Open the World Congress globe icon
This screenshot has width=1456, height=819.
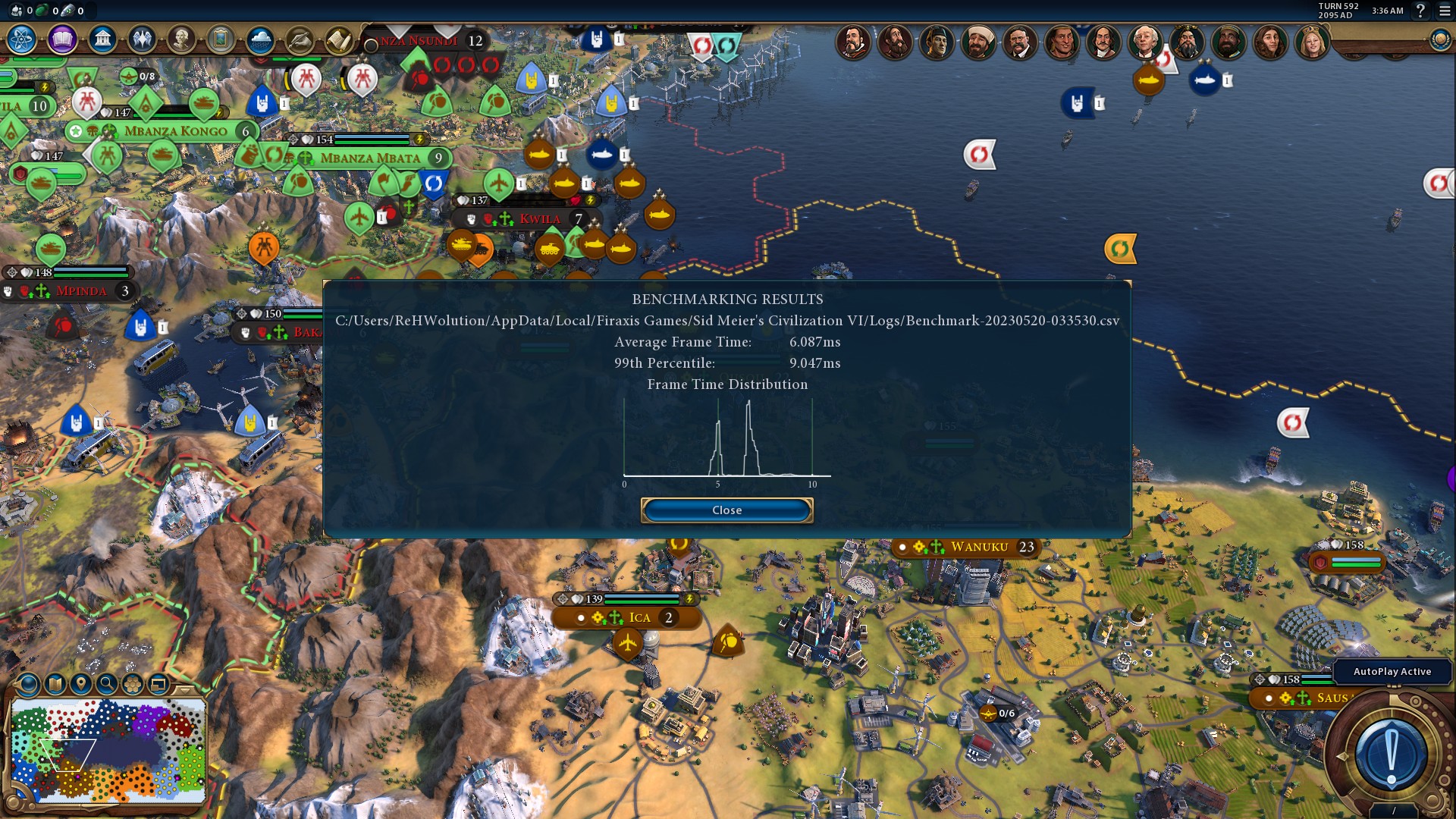pos(1439,39)
